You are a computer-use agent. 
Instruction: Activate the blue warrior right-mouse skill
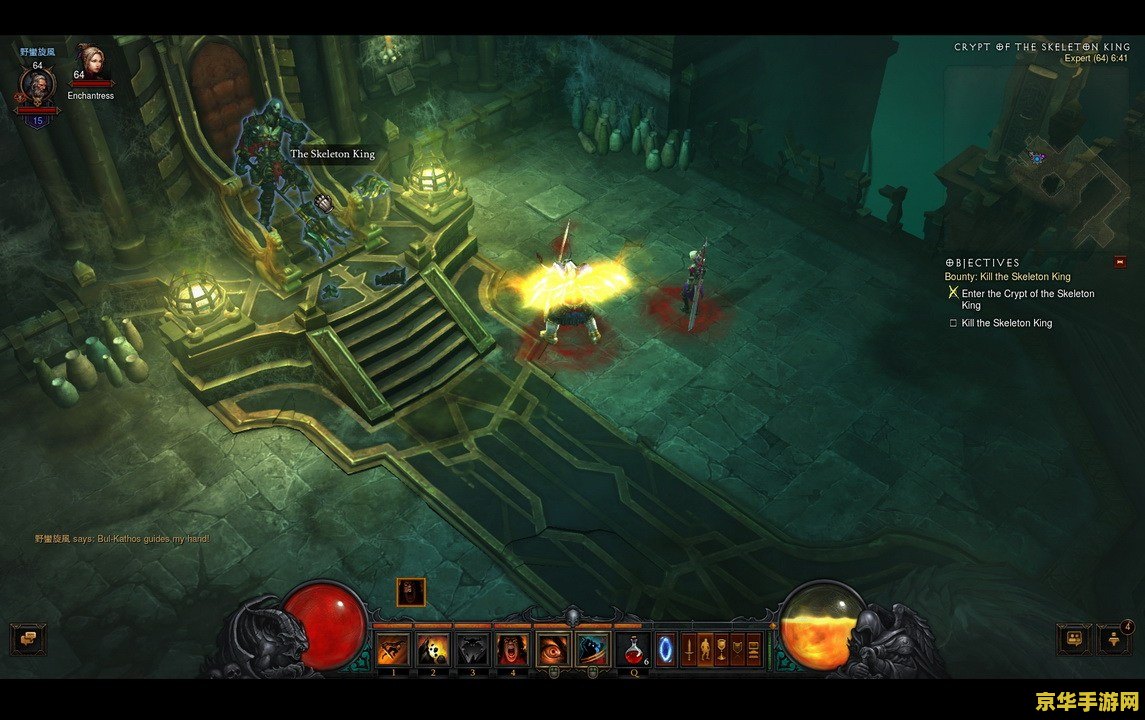pyautogui.click(x=592, y=649)
